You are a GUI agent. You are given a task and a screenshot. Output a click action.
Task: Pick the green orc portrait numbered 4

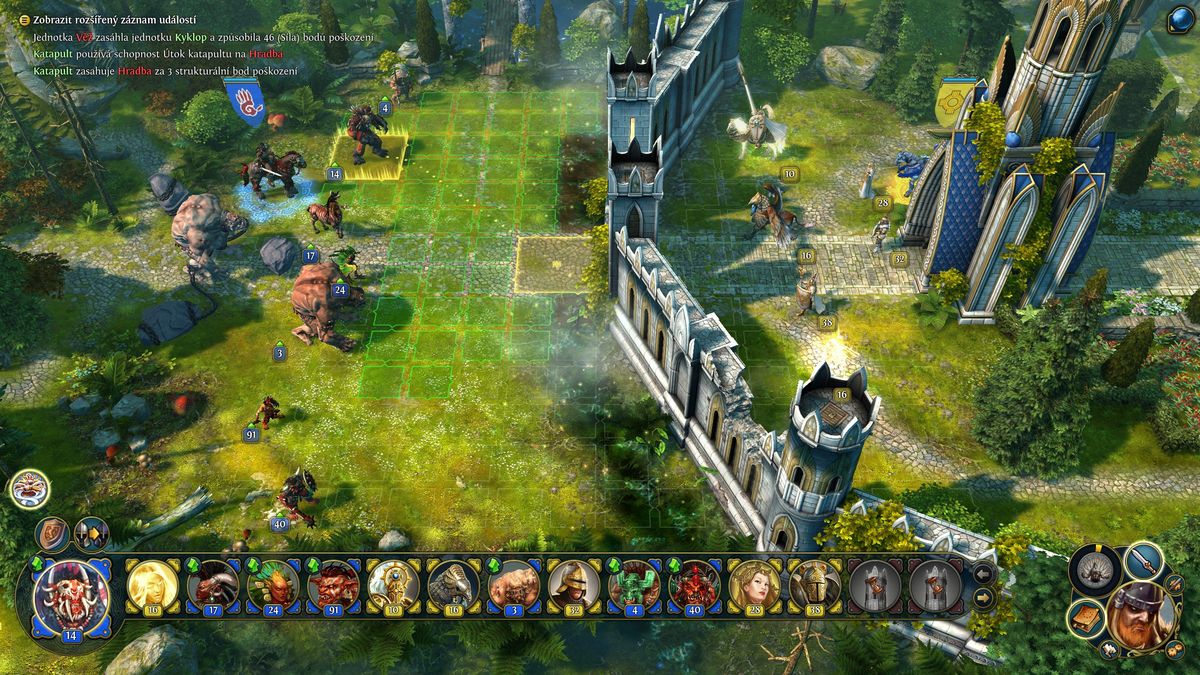click(634, 584)
